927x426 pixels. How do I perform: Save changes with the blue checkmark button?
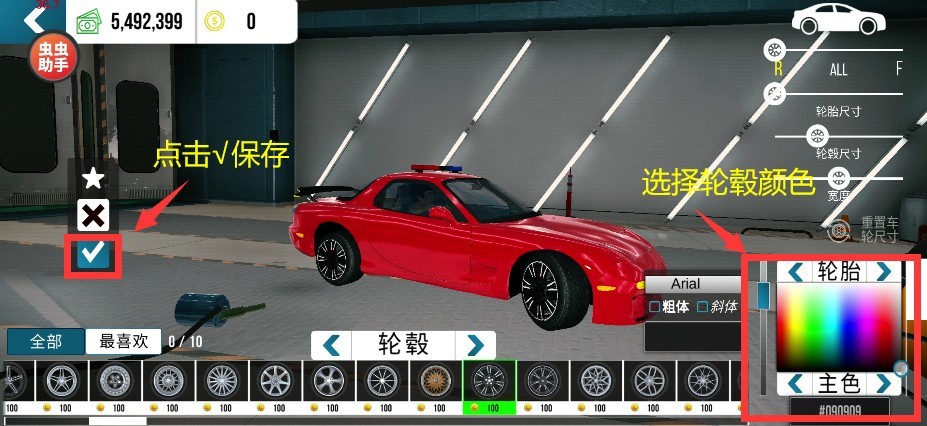pyautogui.click(x=94, y=254)
